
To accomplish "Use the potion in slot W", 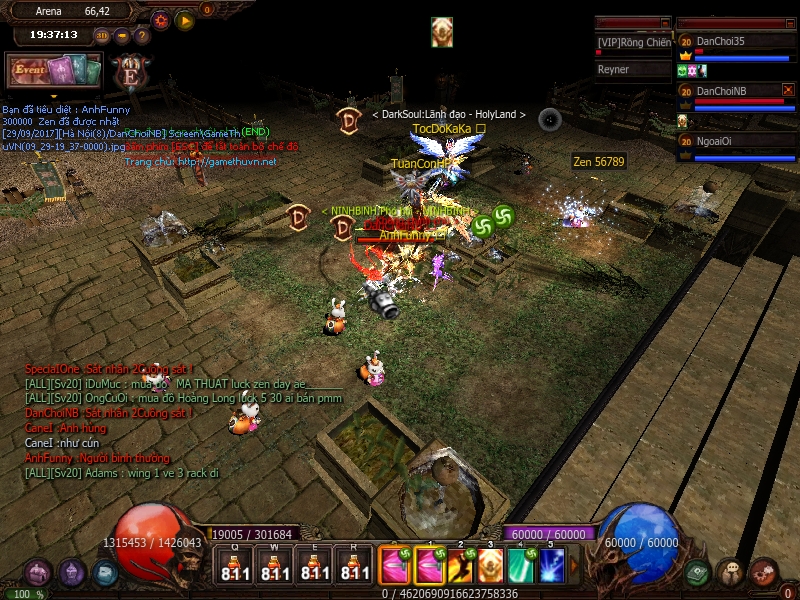I will [x=276, y=565].
